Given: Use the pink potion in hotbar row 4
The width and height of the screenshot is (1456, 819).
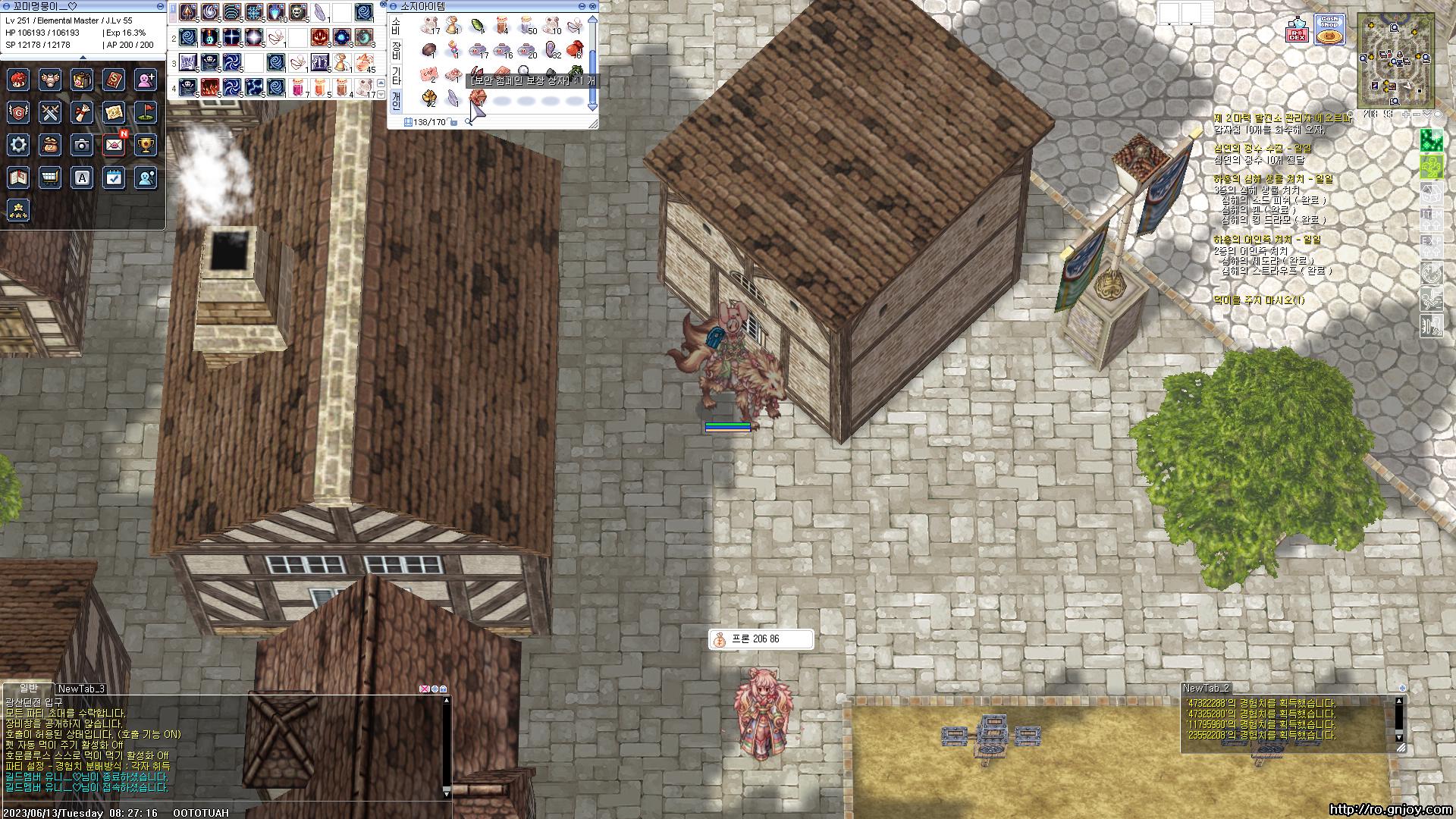Looking at the screenshot, I should [297, 87].
